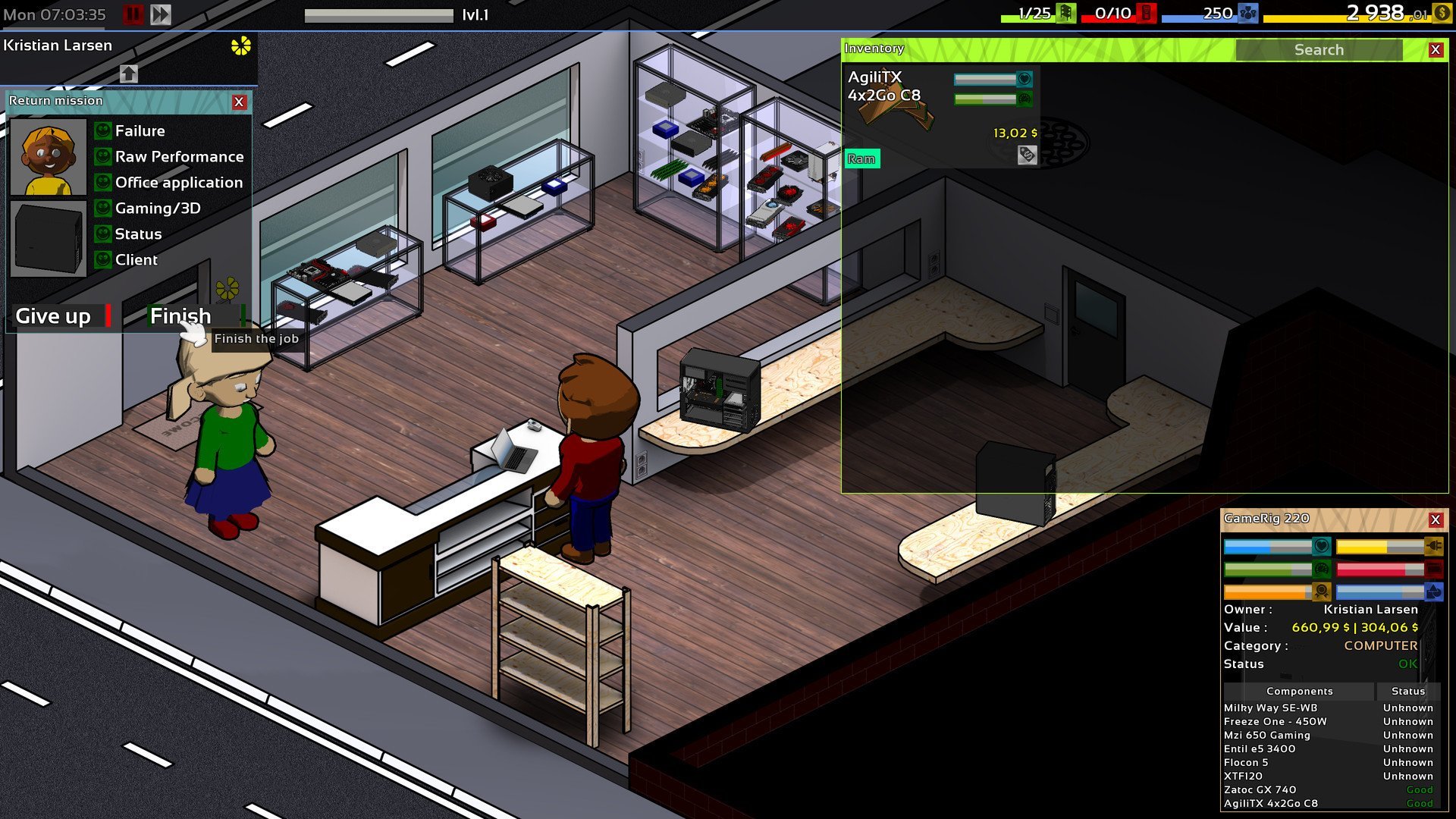This screenshot has width=1456, height=819.
Task: Click the up arrow under Kristian Larsen
Action: pyautogui.click(x=129, y=74)
